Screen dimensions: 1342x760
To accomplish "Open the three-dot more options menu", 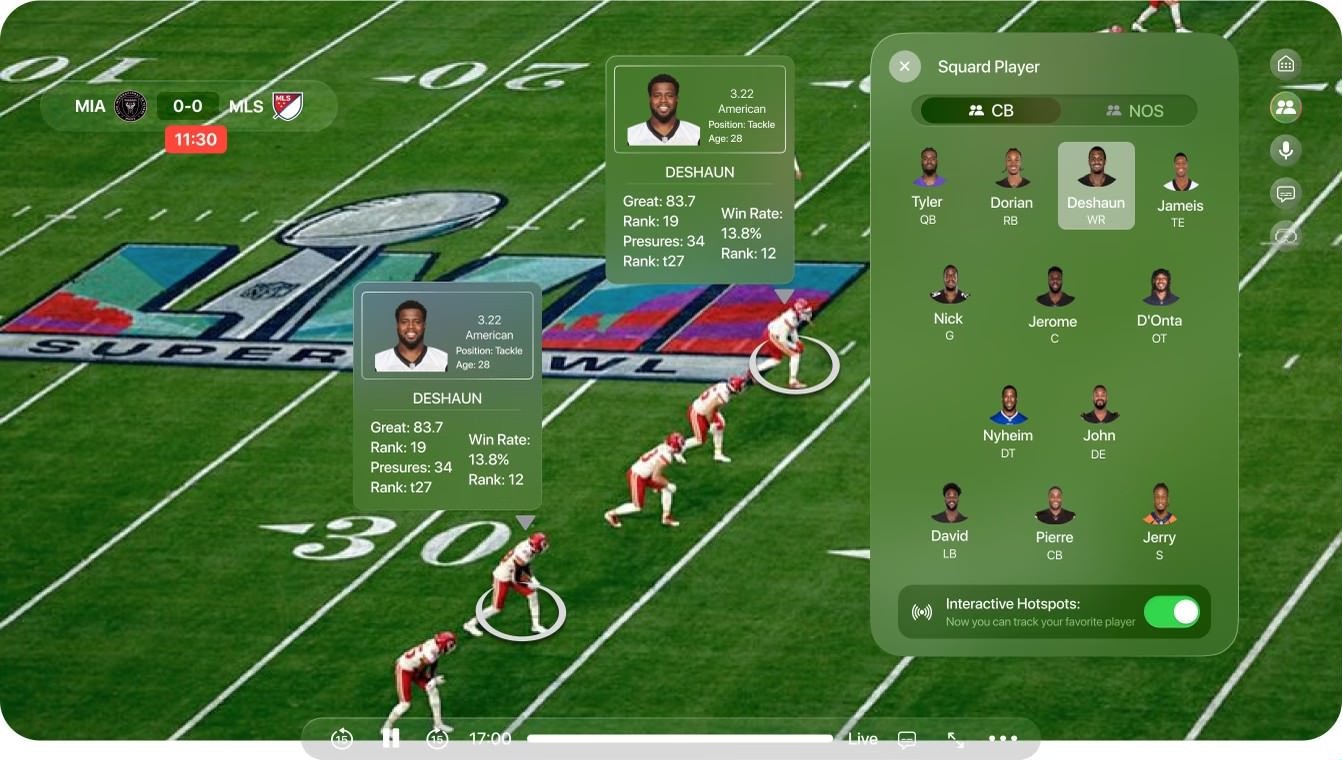I will [1002, 739].
